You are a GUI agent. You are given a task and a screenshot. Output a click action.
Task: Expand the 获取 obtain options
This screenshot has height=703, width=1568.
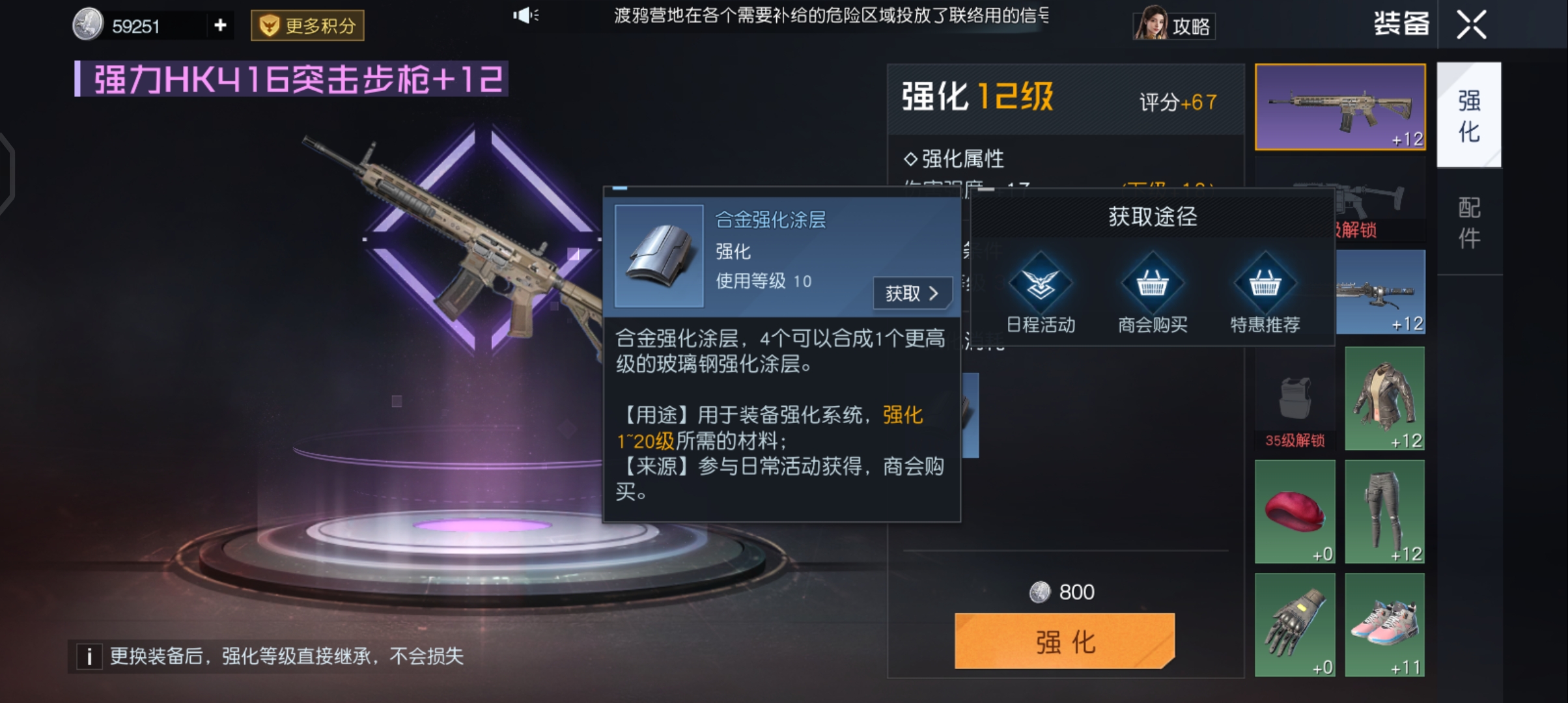(912, 294)
